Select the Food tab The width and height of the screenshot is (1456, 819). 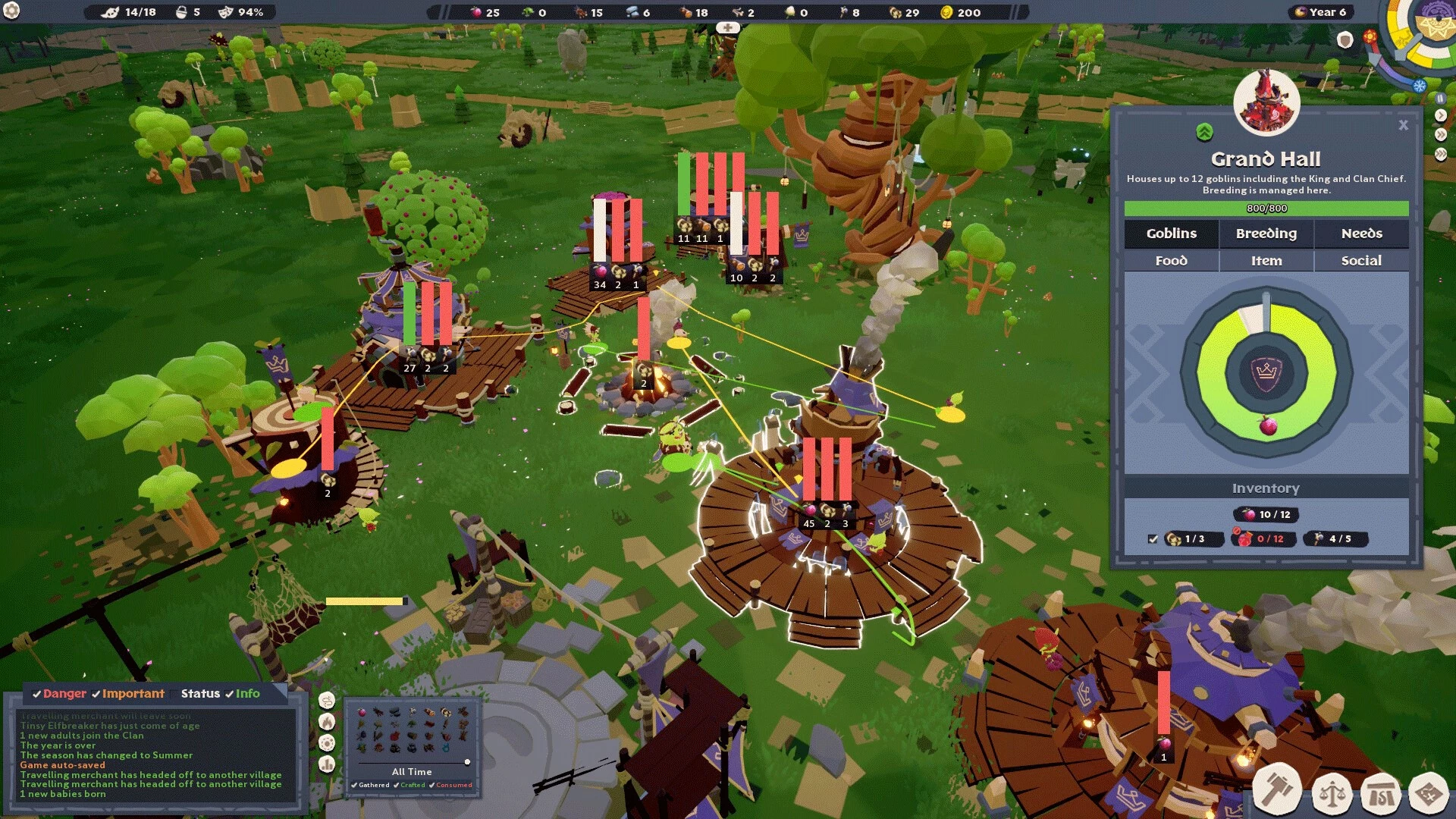[1171, 261]
